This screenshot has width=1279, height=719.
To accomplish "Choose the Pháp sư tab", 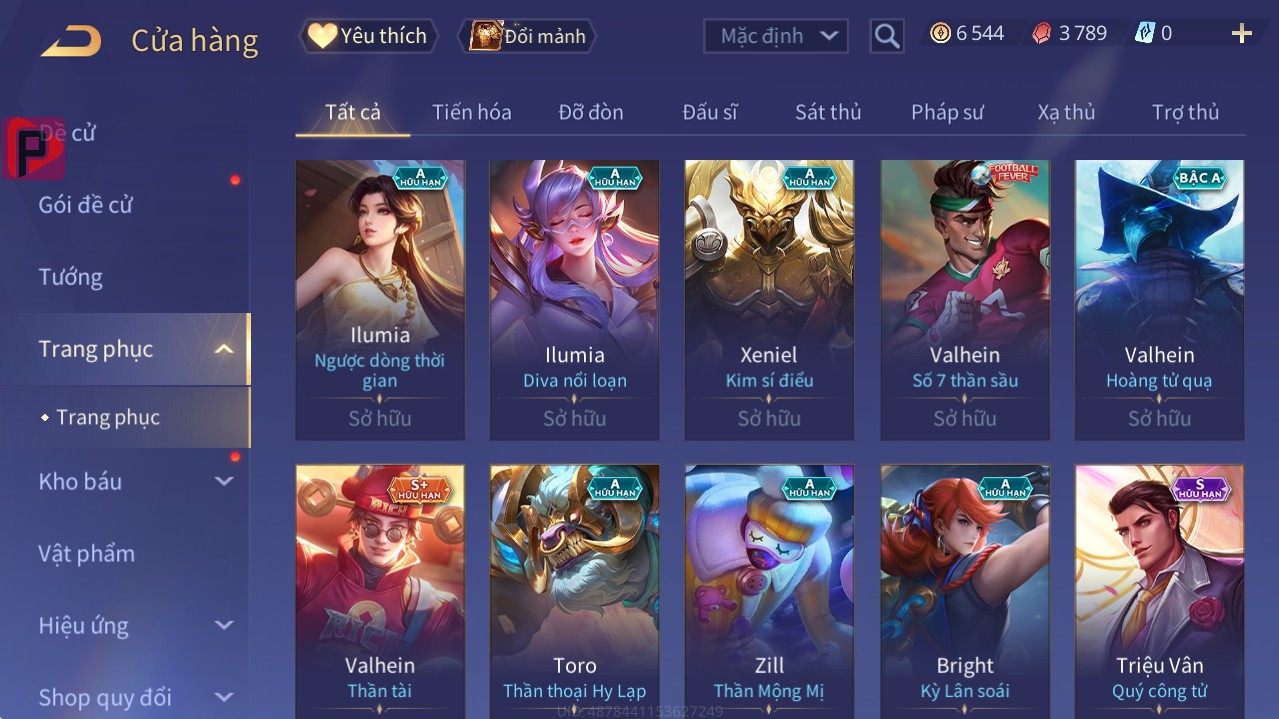I will tap(947, 112).
